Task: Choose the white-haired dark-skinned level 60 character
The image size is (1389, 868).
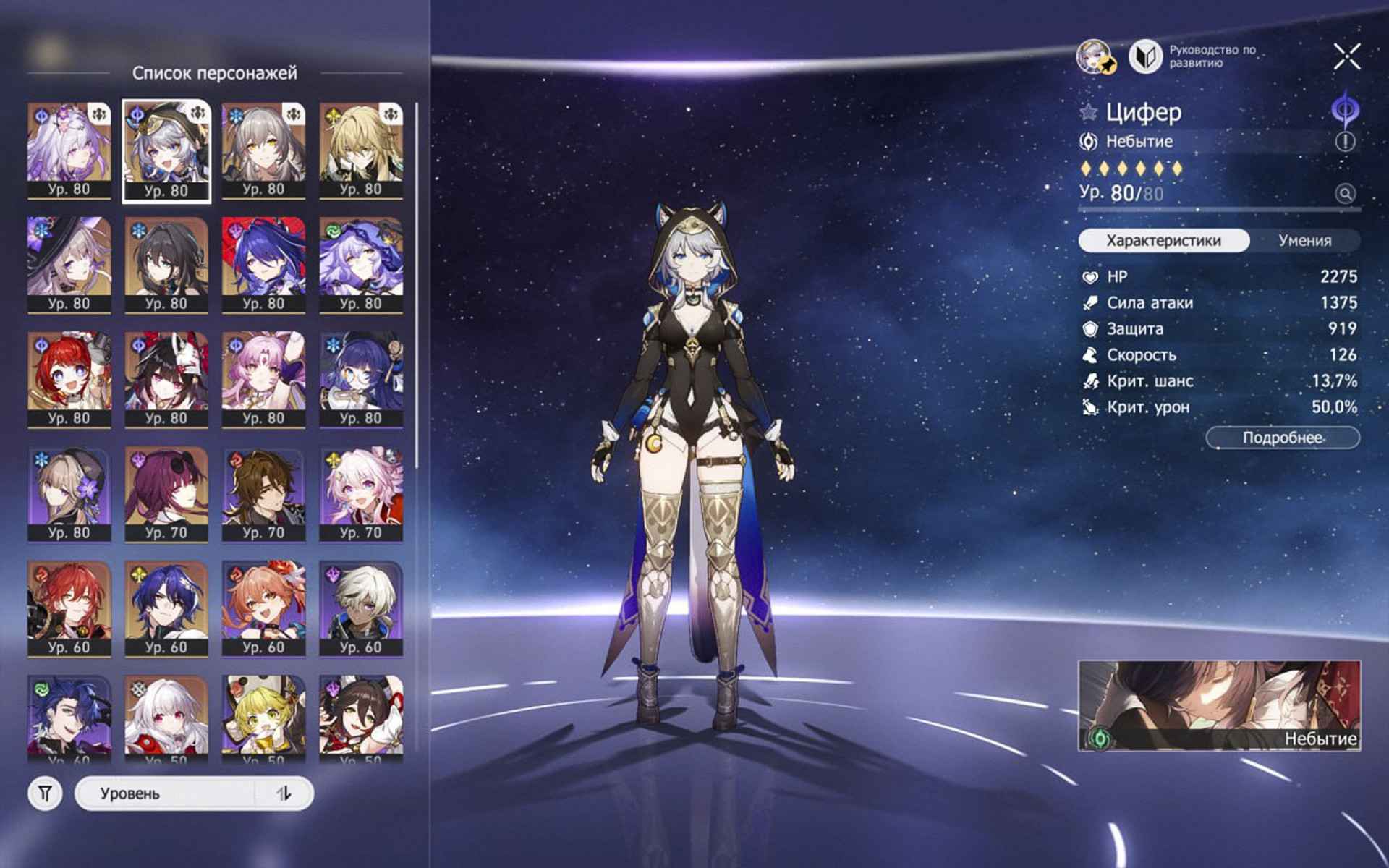Action: (x=360, y=608)
